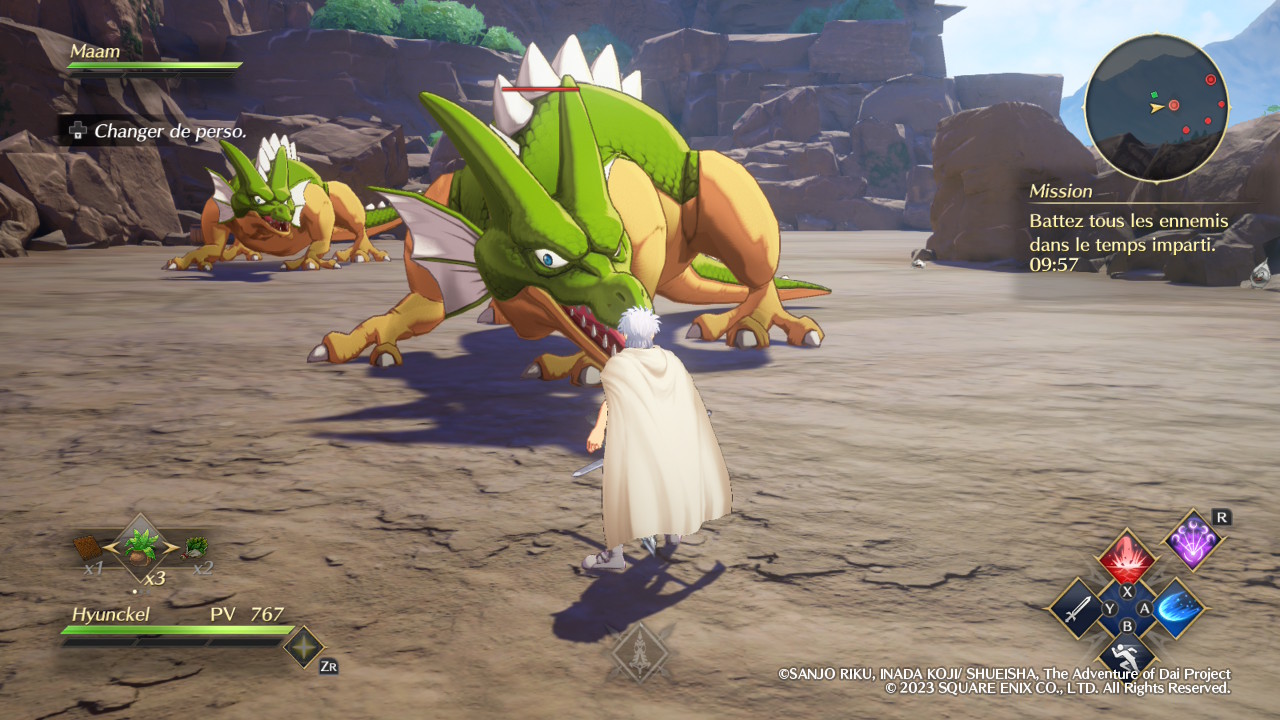This screenshot has height=720, width=1280.
Task: Cycle items with the right gold arrow
Action: coord(172,547)
